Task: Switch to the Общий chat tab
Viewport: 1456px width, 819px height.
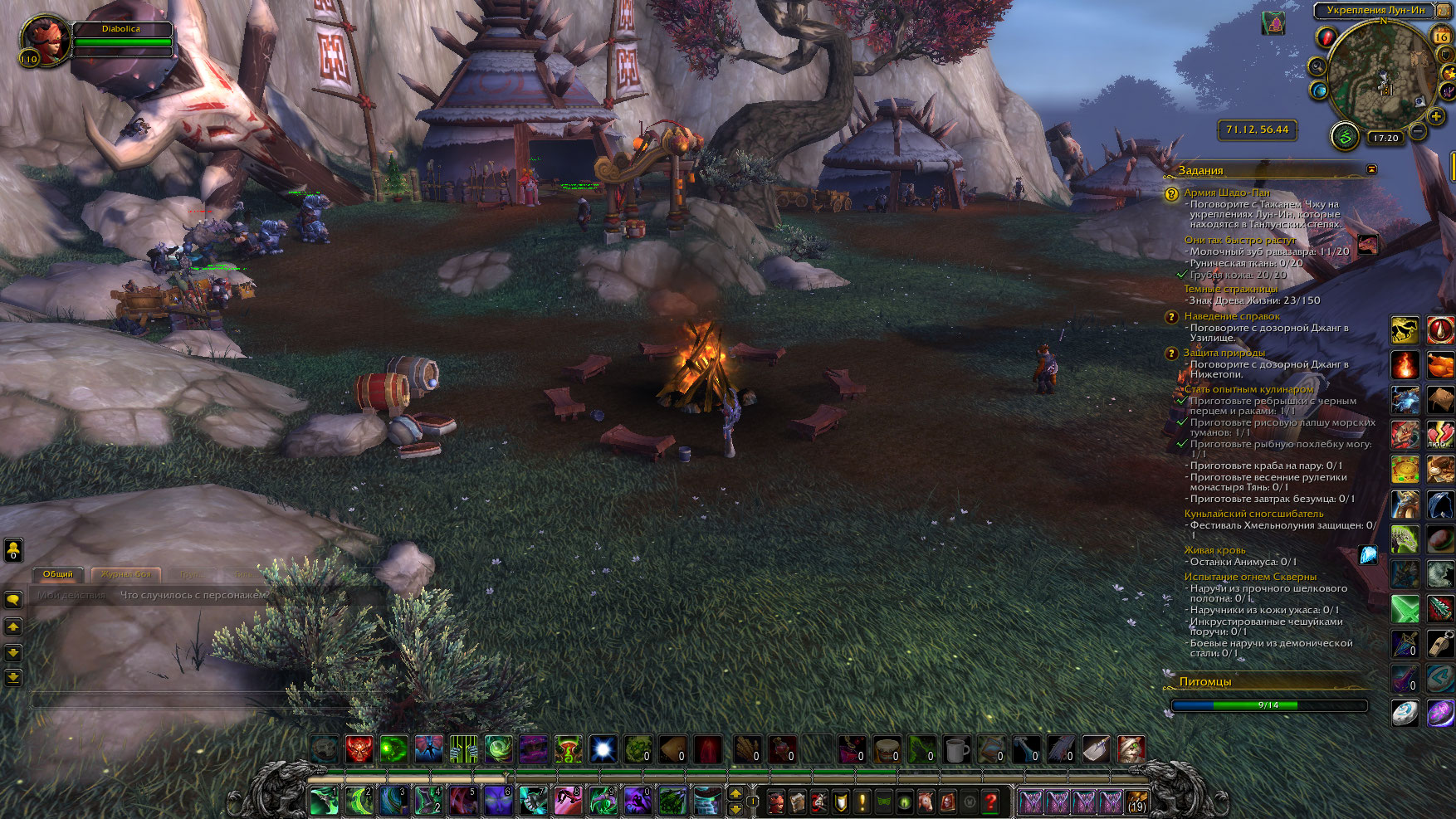Action: tap(58, 574)
